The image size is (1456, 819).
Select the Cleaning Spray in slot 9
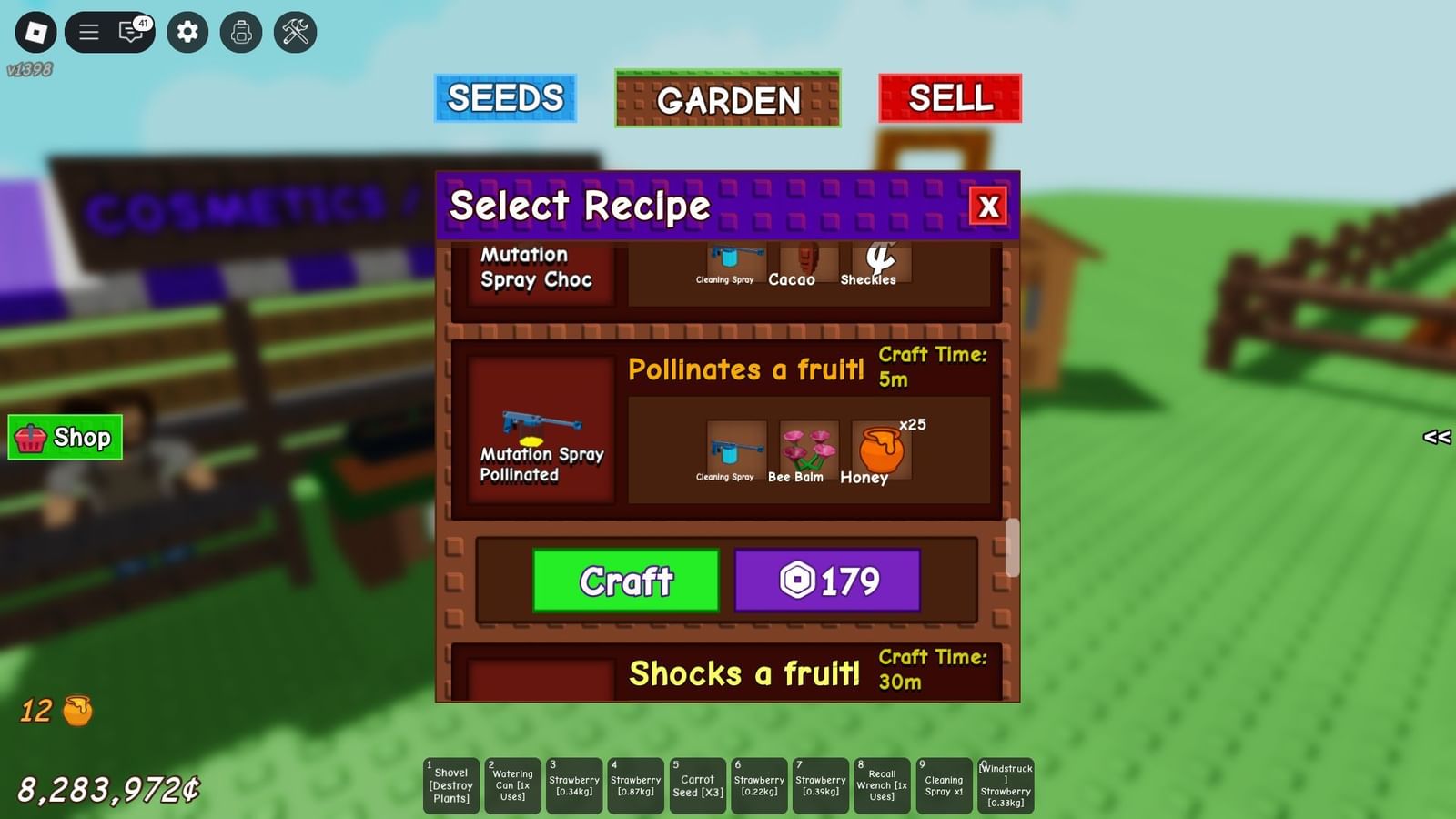[944, 784]
